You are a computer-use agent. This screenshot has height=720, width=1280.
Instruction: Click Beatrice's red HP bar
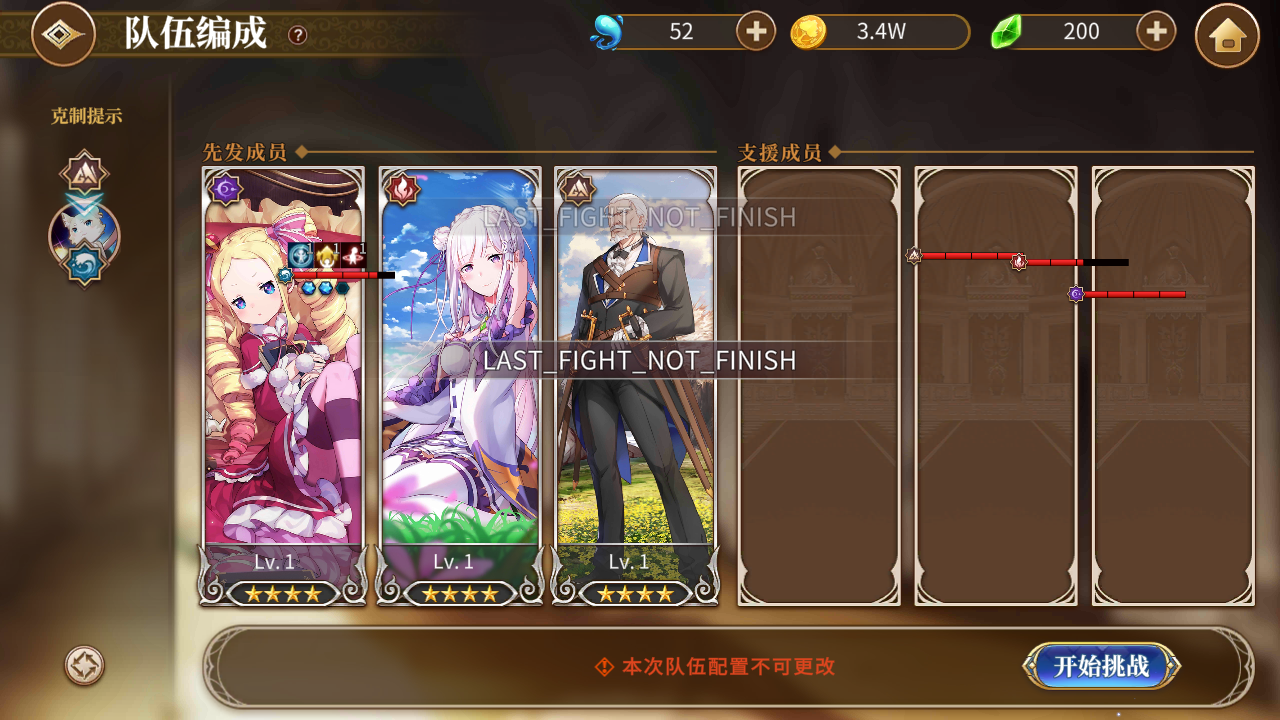tap(335, 274)
